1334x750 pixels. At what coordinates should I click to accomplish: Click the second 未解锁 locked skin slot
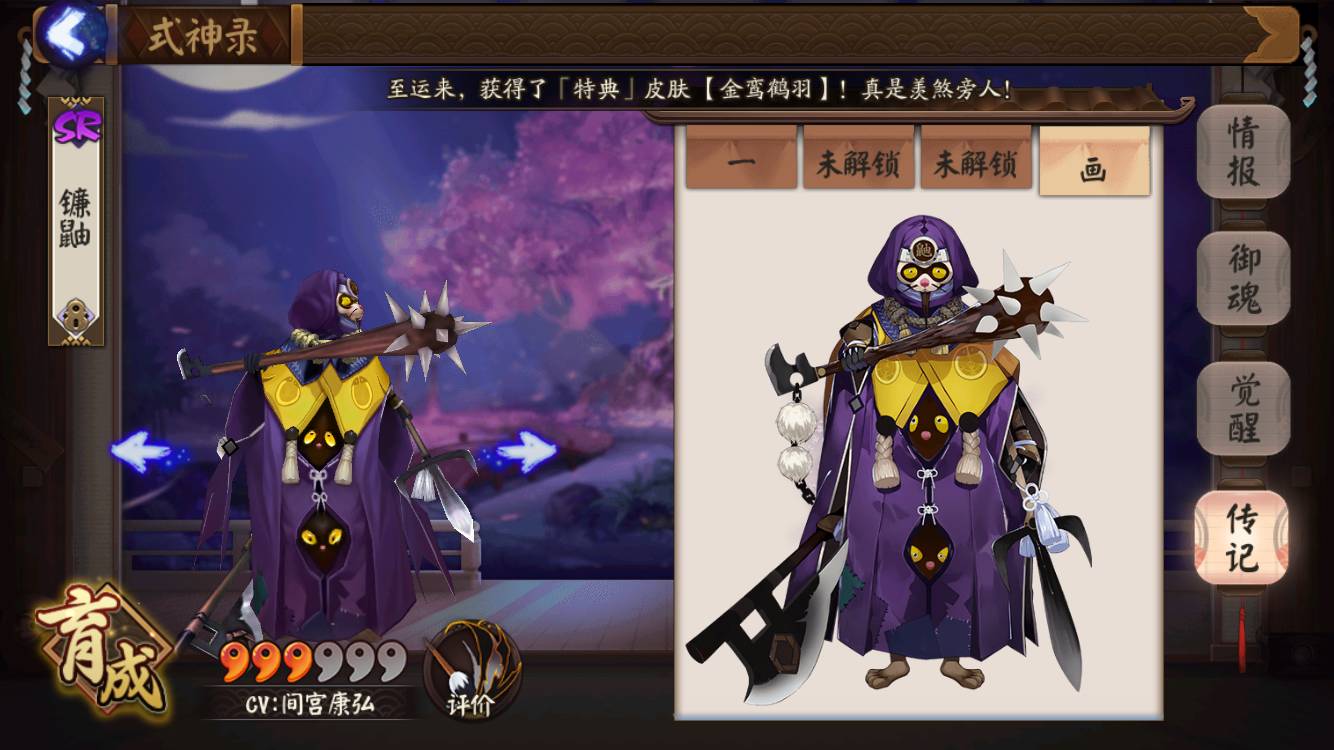point(975,163)
